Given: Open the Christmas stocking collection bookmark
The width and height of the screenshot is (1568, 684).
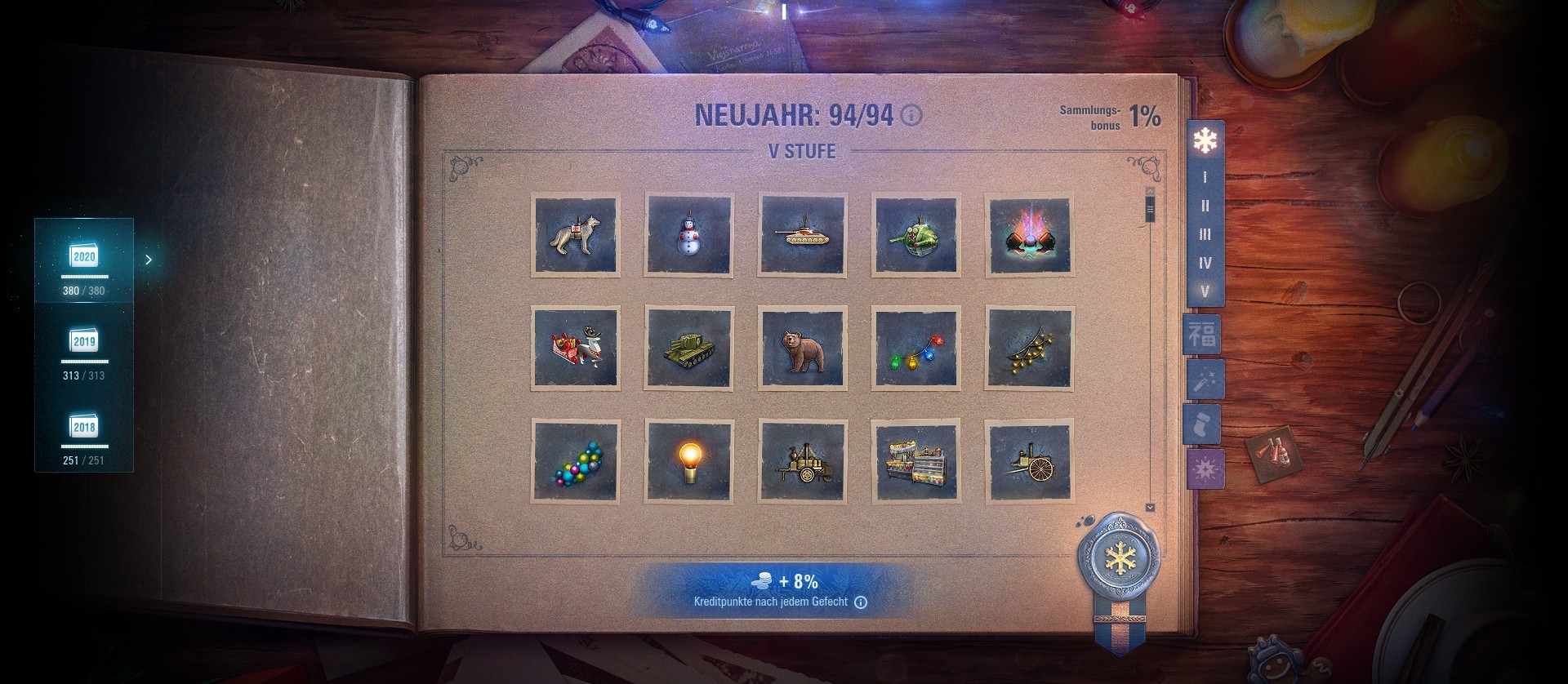Looking at the screenshot, I should 1202,424.
